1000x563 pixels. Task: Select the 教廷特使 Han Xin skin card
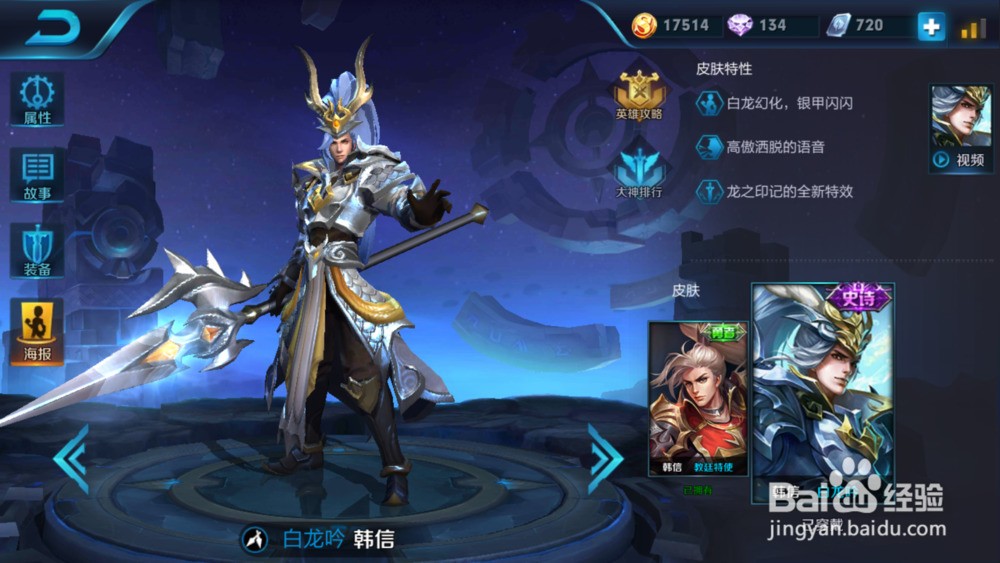[698, 398]
